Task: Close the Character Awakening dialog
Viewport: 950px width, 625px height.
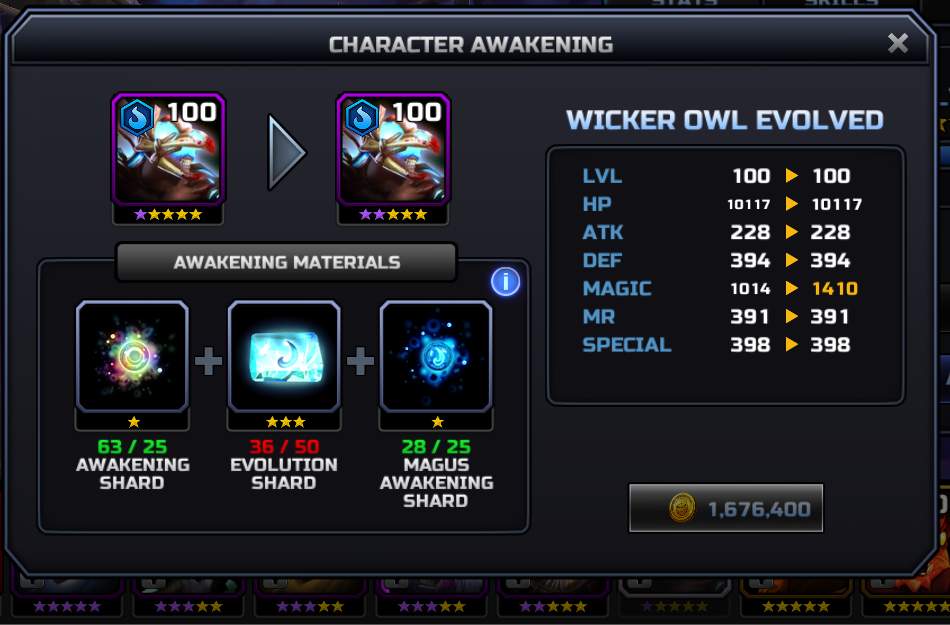Action: click(897, 43)
